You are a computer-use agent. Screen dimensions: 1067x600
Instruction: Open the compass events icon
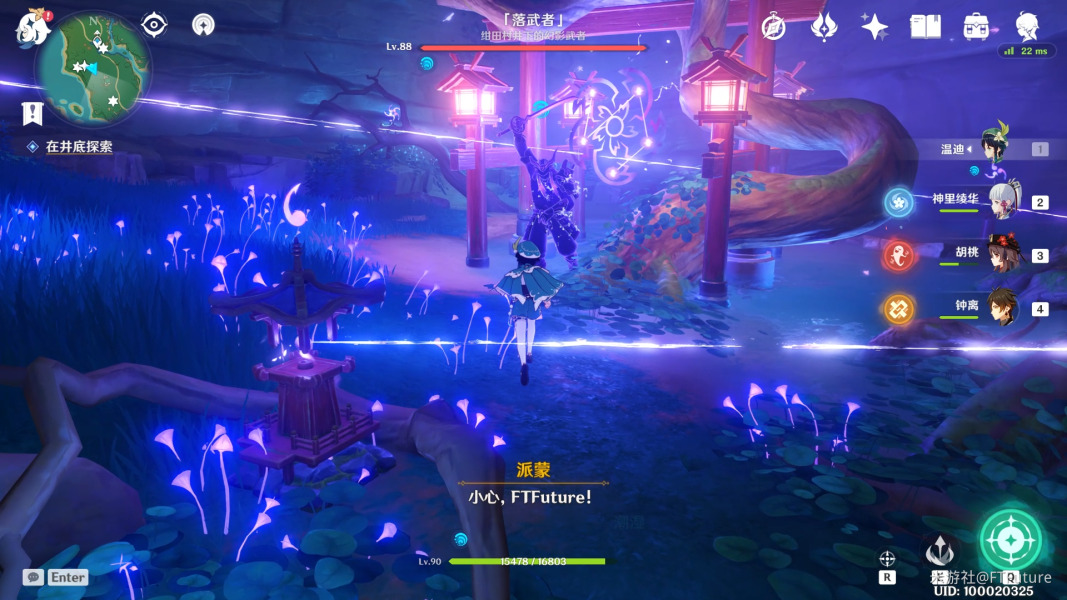click(x=773, y=27)
